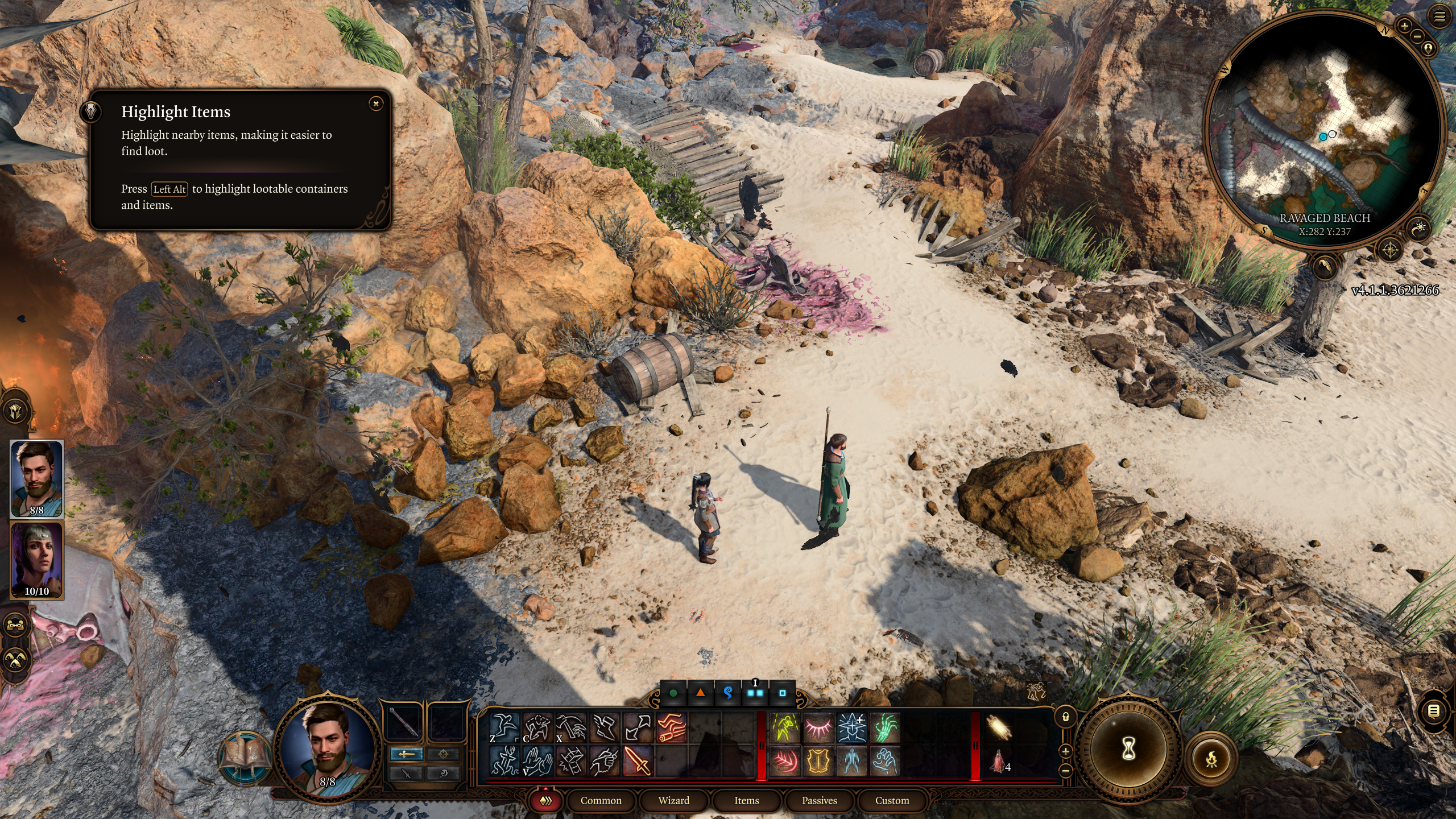1456x819 pixels.
Task: Select the red sword attack action
Action: (638, 760)
